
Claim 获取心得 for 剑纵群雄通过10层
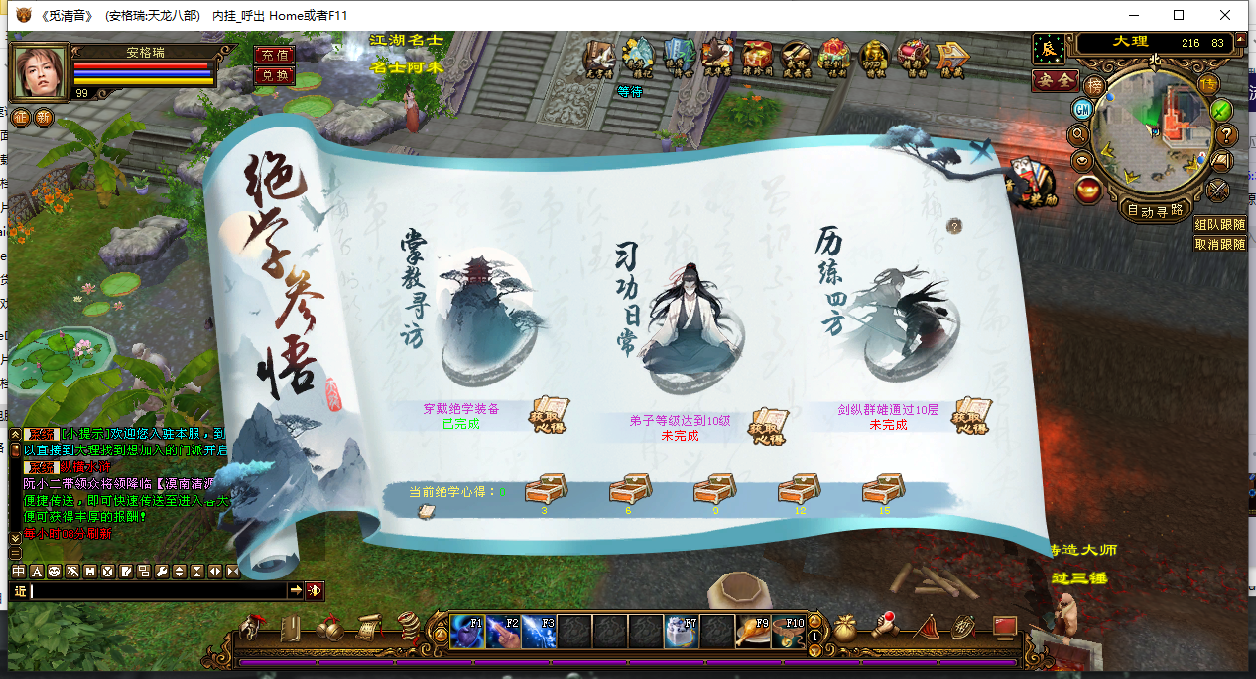point(970,415)
